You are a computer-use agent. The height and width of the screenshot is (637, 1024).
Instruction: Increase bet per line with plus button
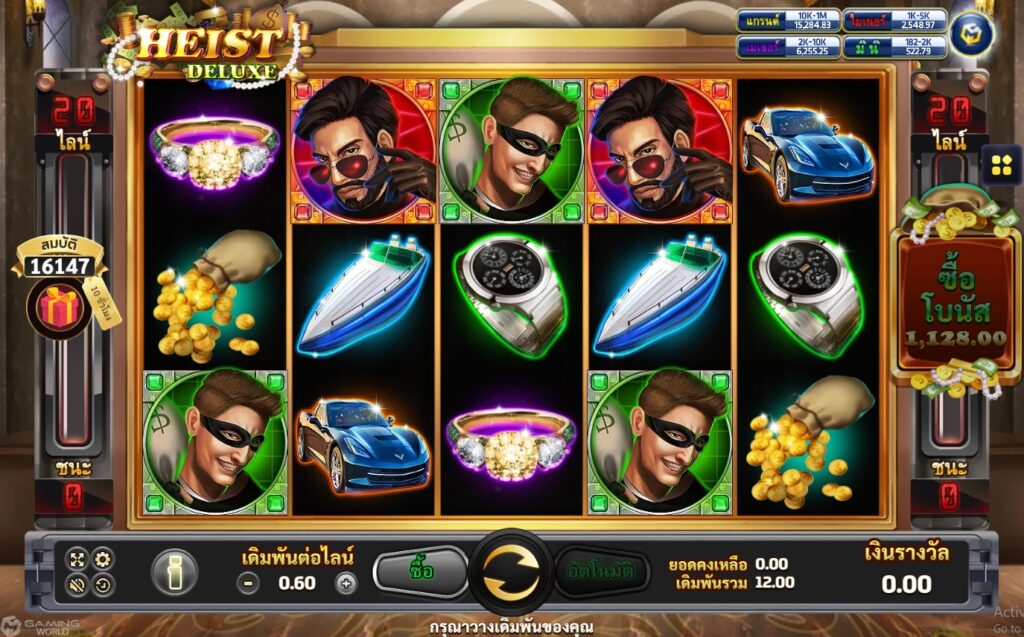pos(346,584)
